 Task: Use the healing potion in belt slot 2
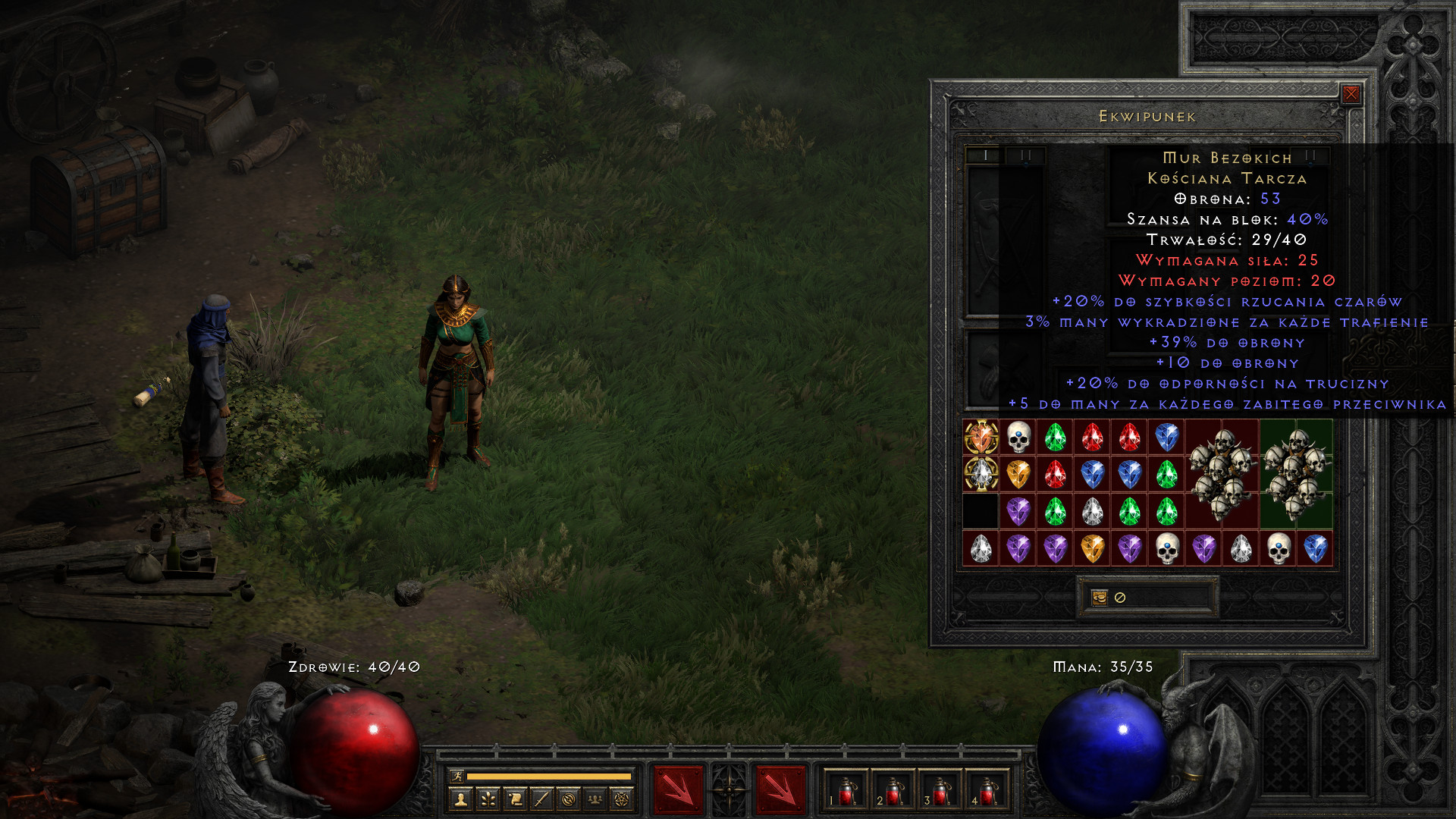point(894,791)
